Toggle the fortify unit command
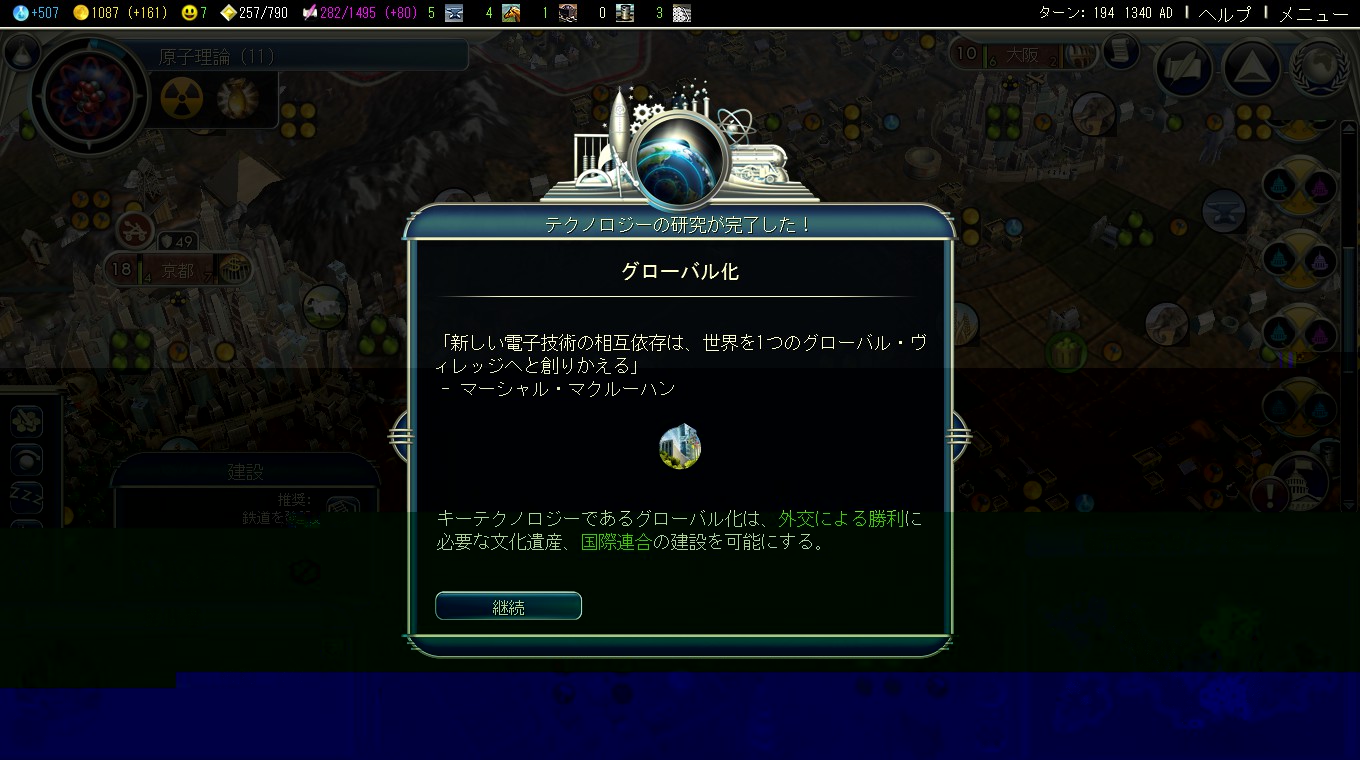1360x760 pixels. pos(26,461)
